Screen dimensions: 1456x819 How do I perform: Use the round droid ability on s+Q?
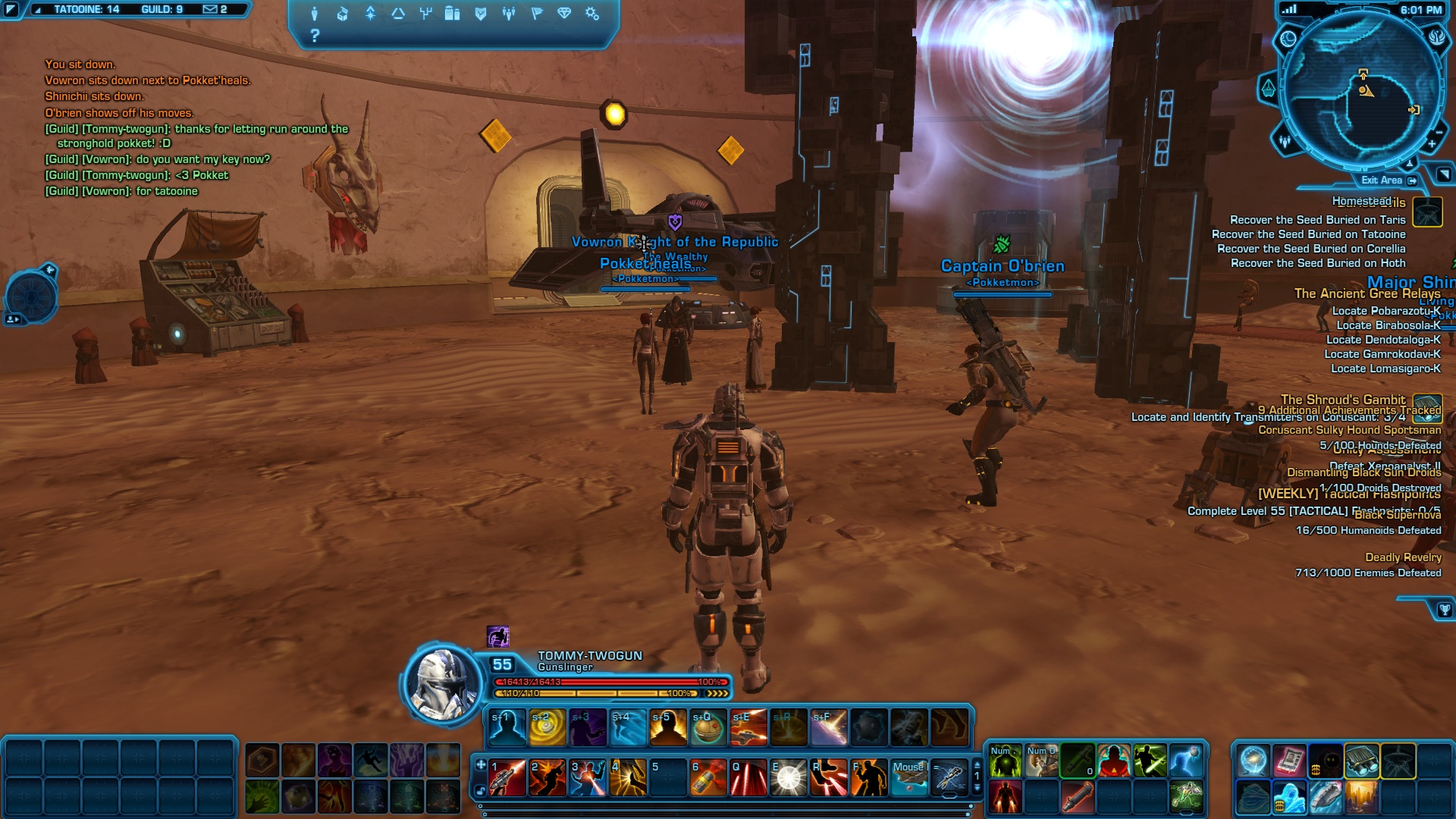(x=708, y=727)
